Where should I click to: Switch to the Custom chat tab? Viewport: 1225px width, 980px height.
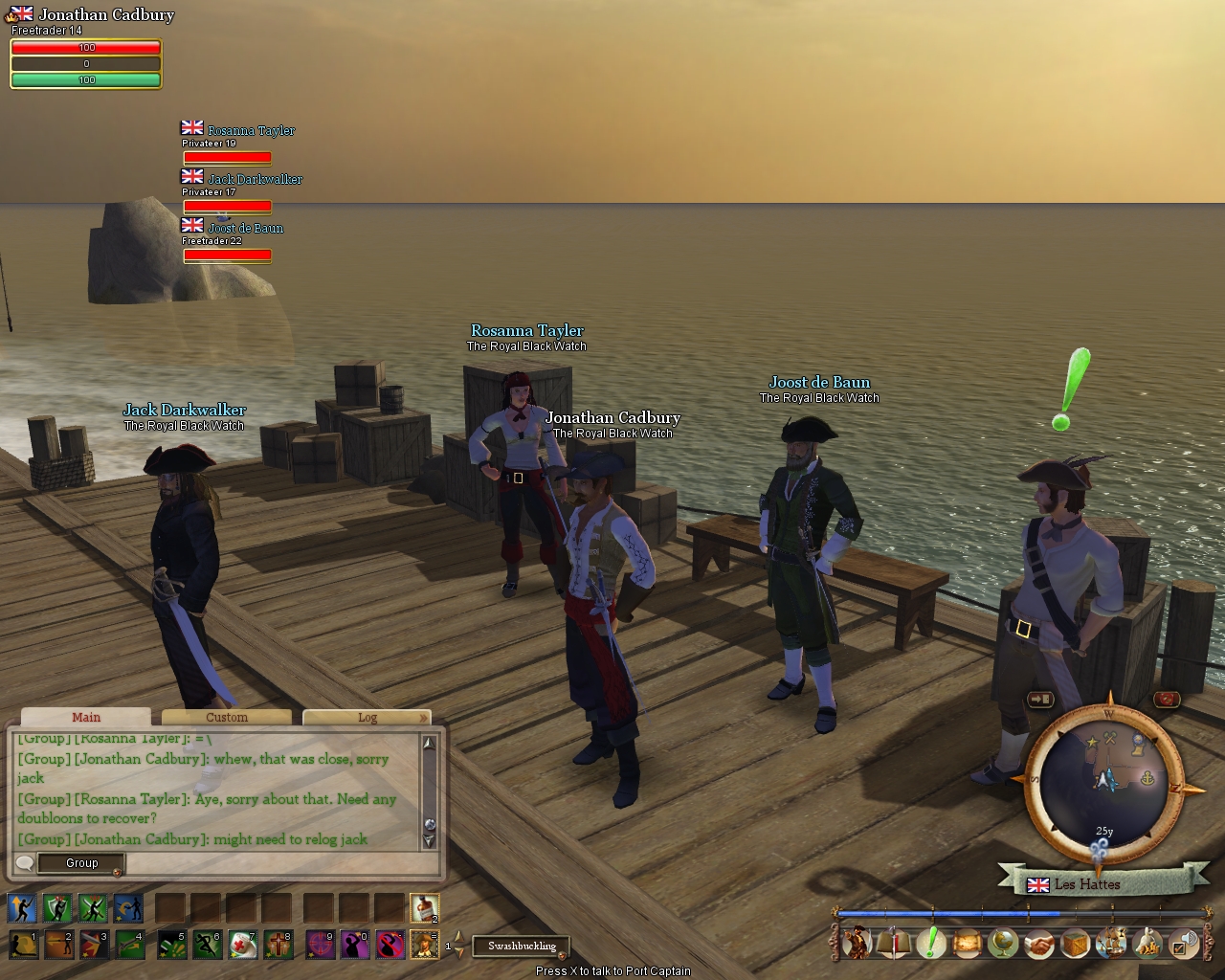coord(227,717)
